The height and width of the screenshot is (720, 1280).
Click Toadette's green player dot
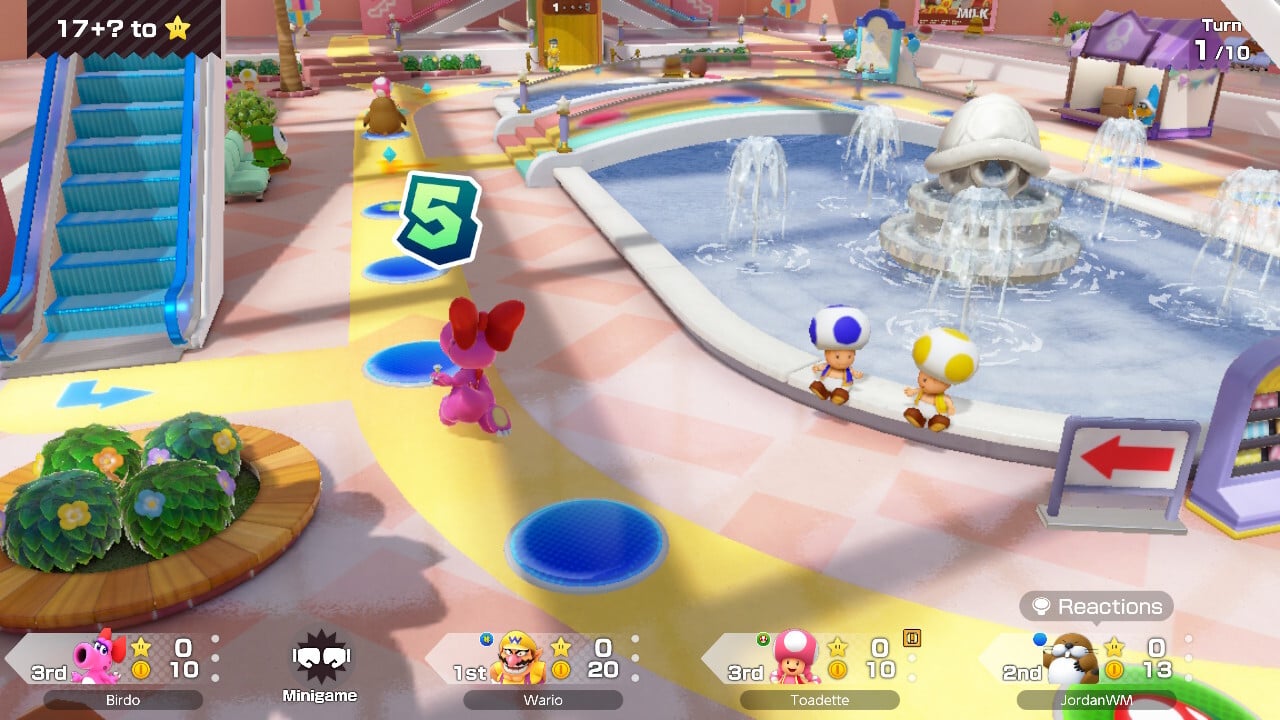click(761, 637)
